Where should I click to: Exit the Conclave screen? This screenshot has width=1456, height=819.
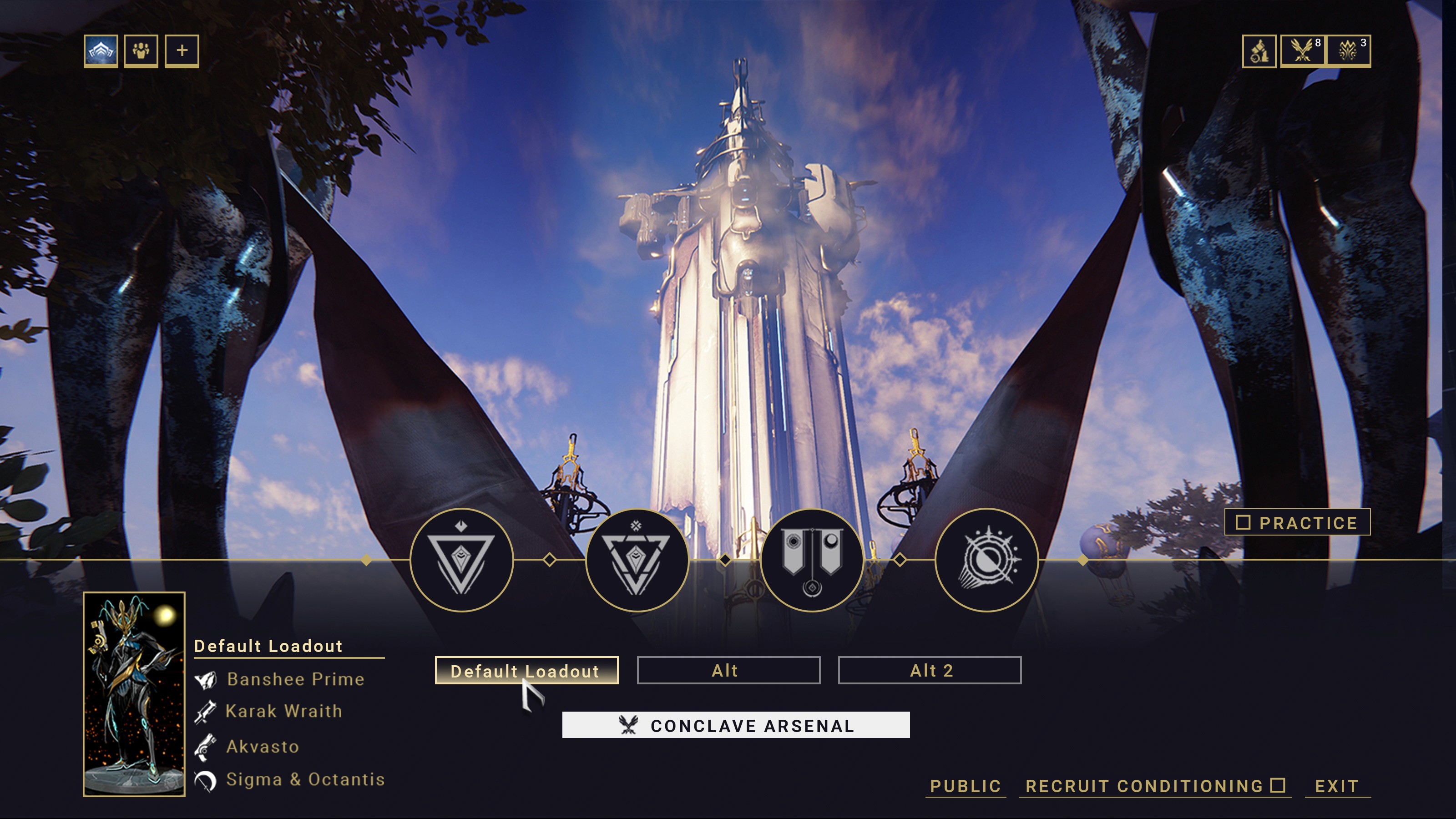1337,786
